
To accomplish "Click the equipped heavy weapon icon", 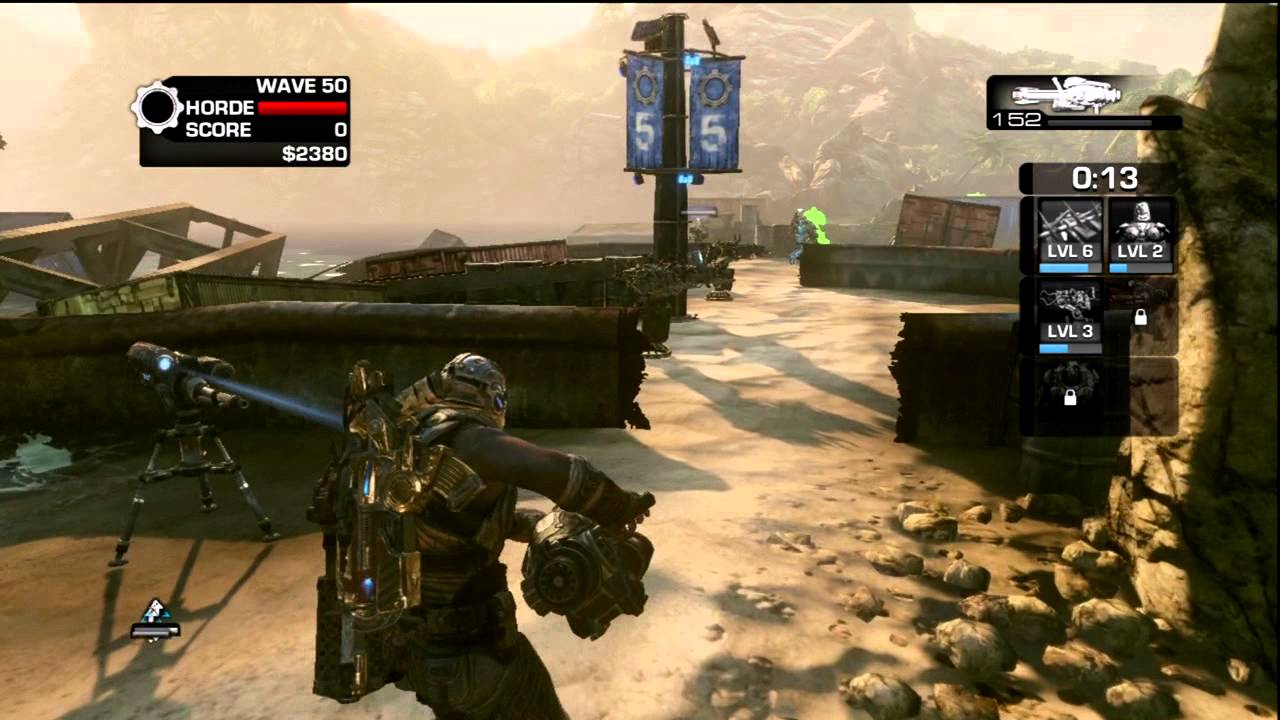I will tap(1066, 95).
